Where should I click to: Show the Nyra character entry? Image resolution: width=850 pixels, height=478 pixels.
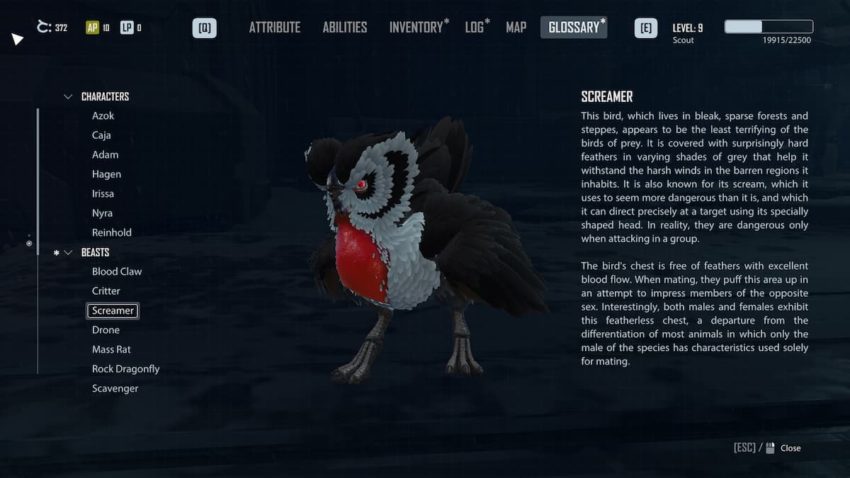pos(103,213)
